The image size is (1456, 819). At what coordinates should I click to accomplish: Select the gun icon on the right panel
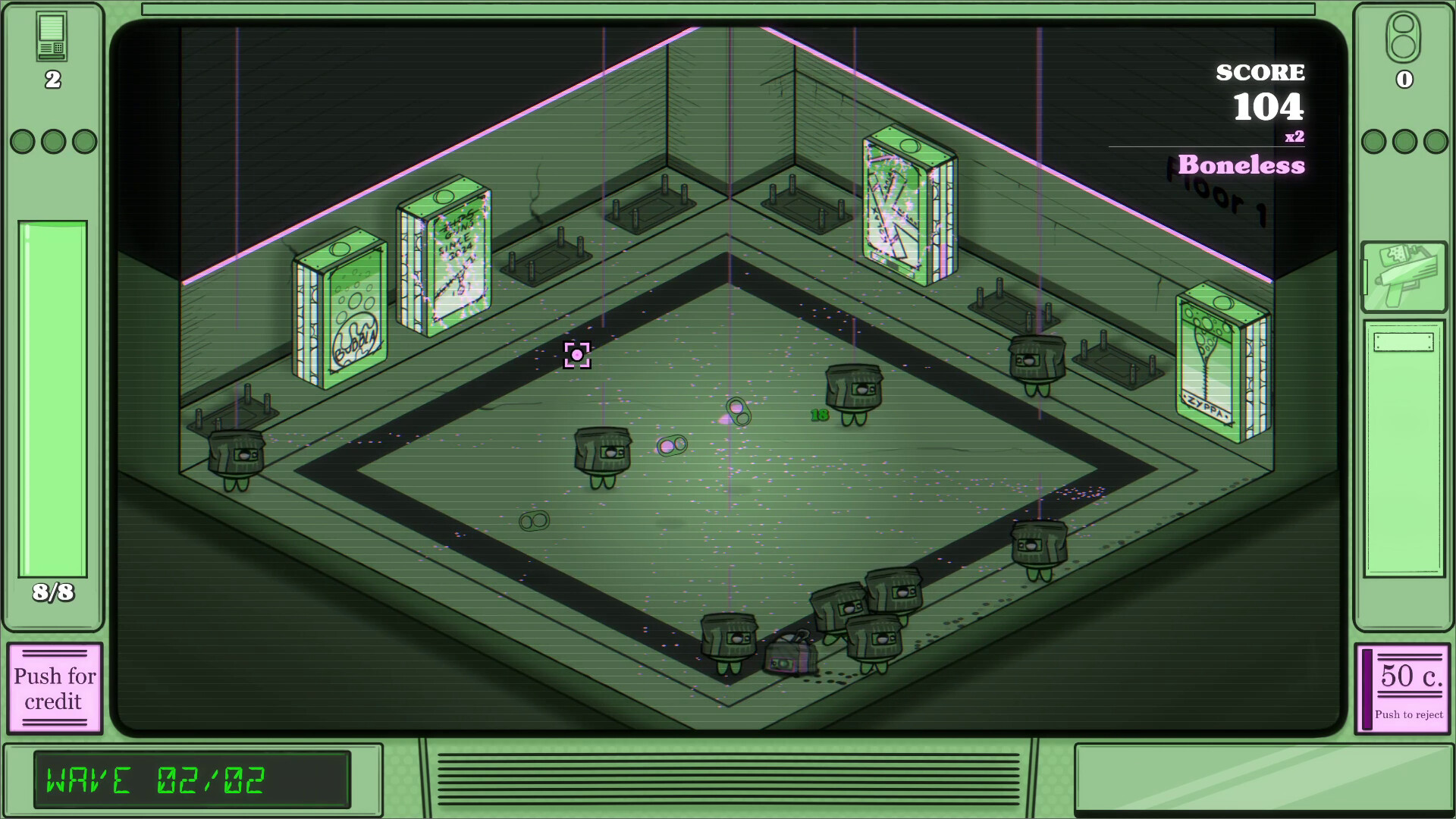[1403, 277]
